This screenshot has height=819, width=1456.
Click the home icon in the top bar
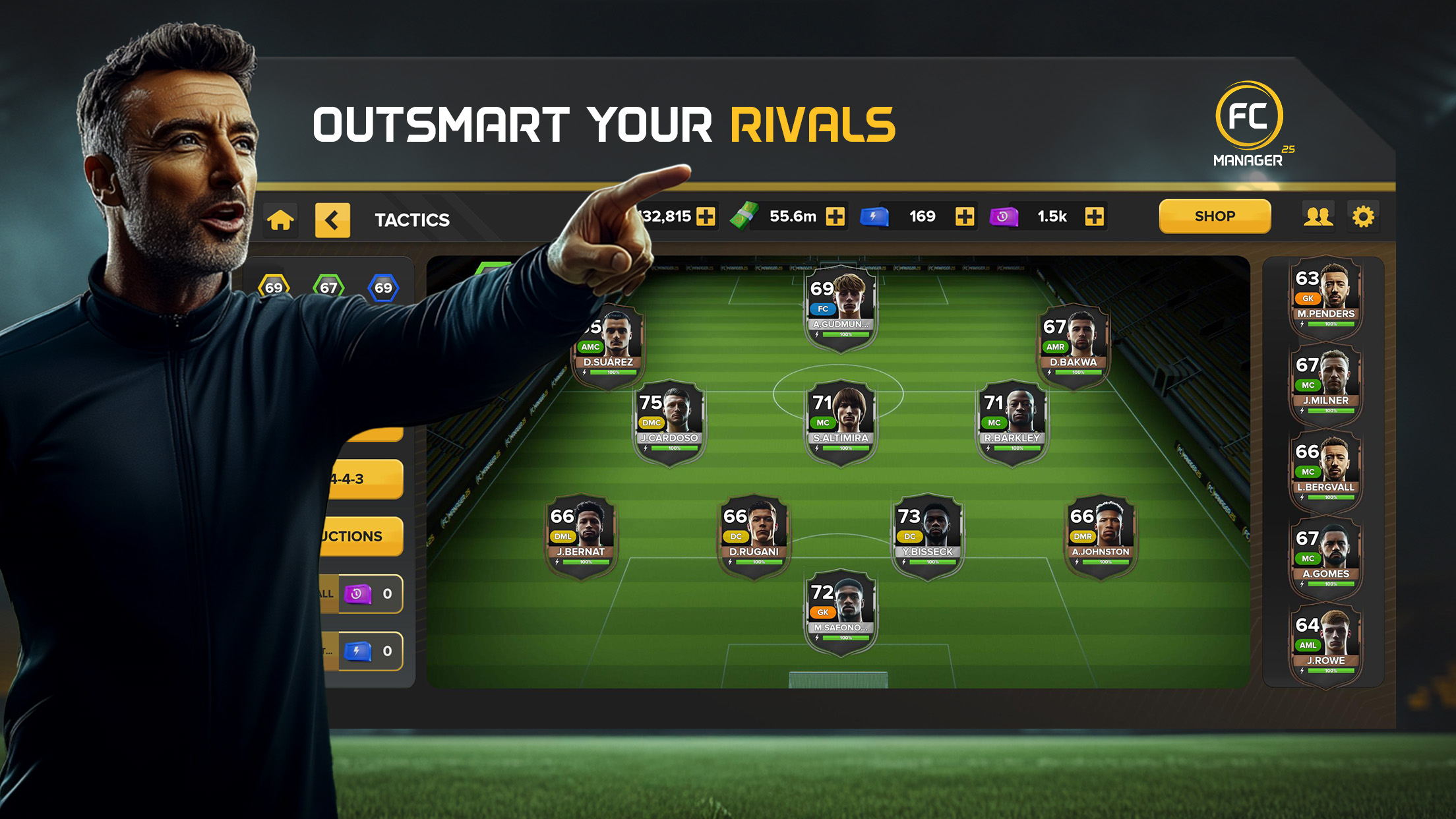point(280,220)
